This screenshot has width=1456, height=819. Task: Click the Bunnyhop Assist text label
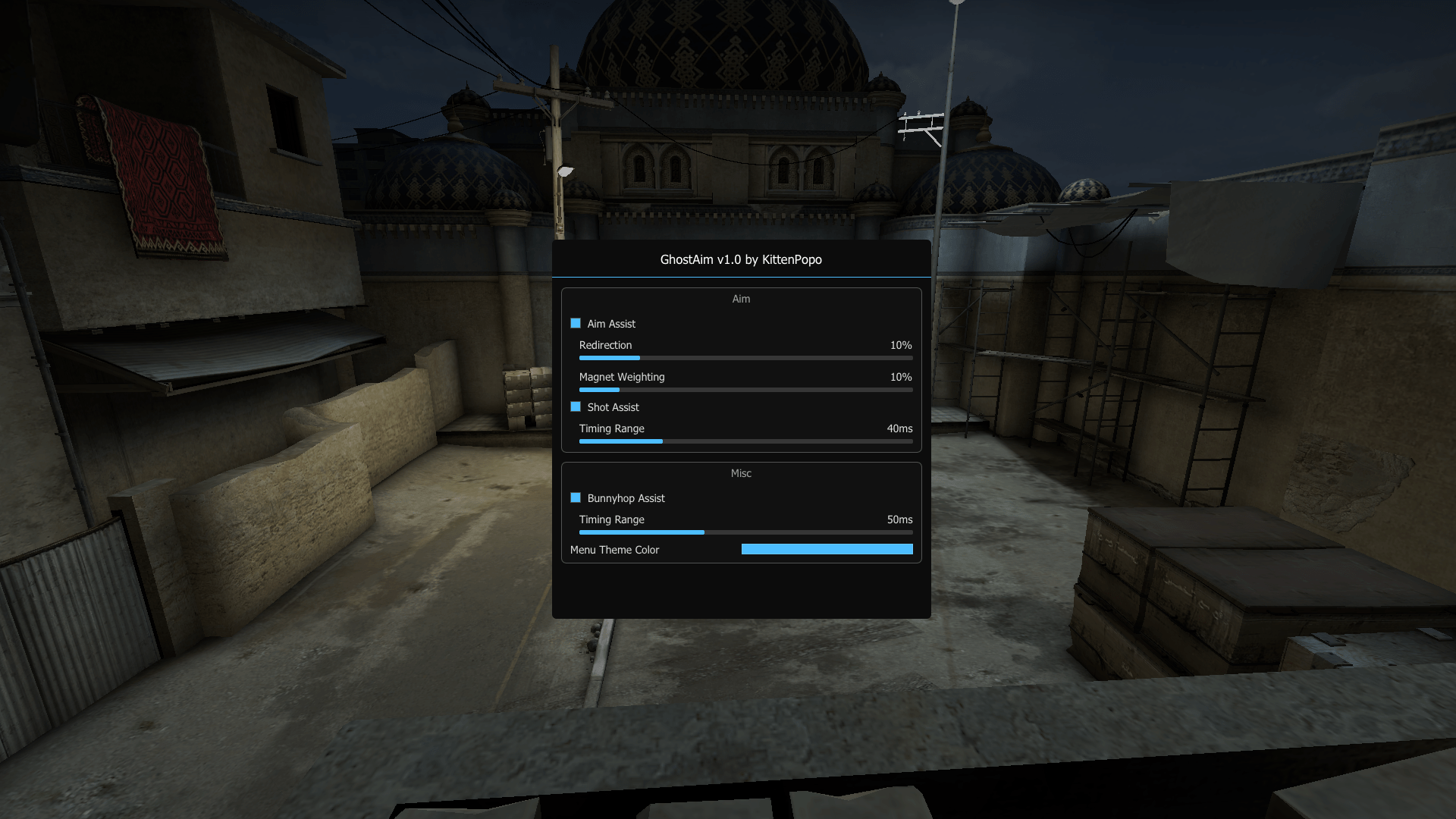click(x=626, y=498)
